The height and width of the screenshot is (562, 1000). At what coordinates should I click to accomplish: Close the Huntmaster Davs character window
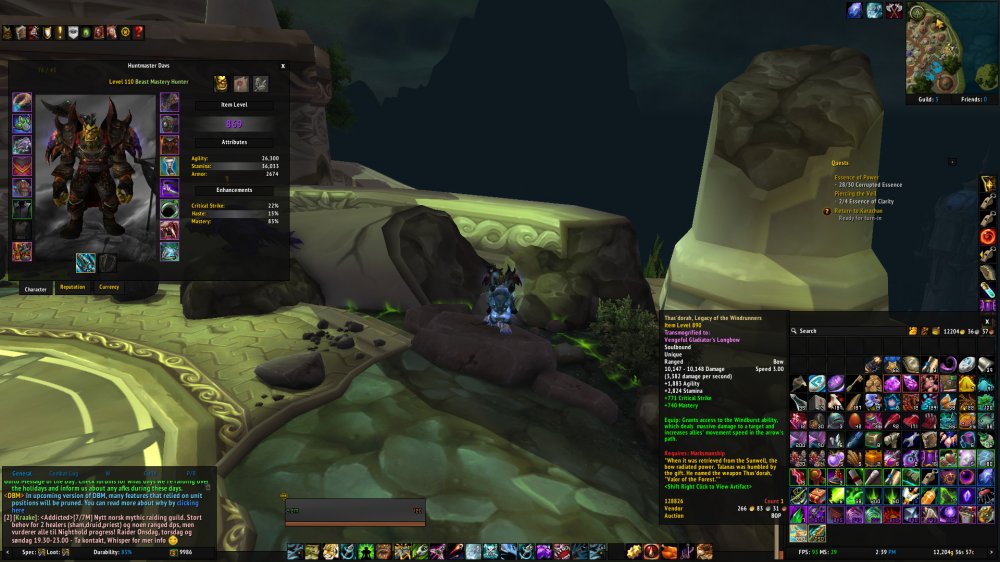point(283,66)
